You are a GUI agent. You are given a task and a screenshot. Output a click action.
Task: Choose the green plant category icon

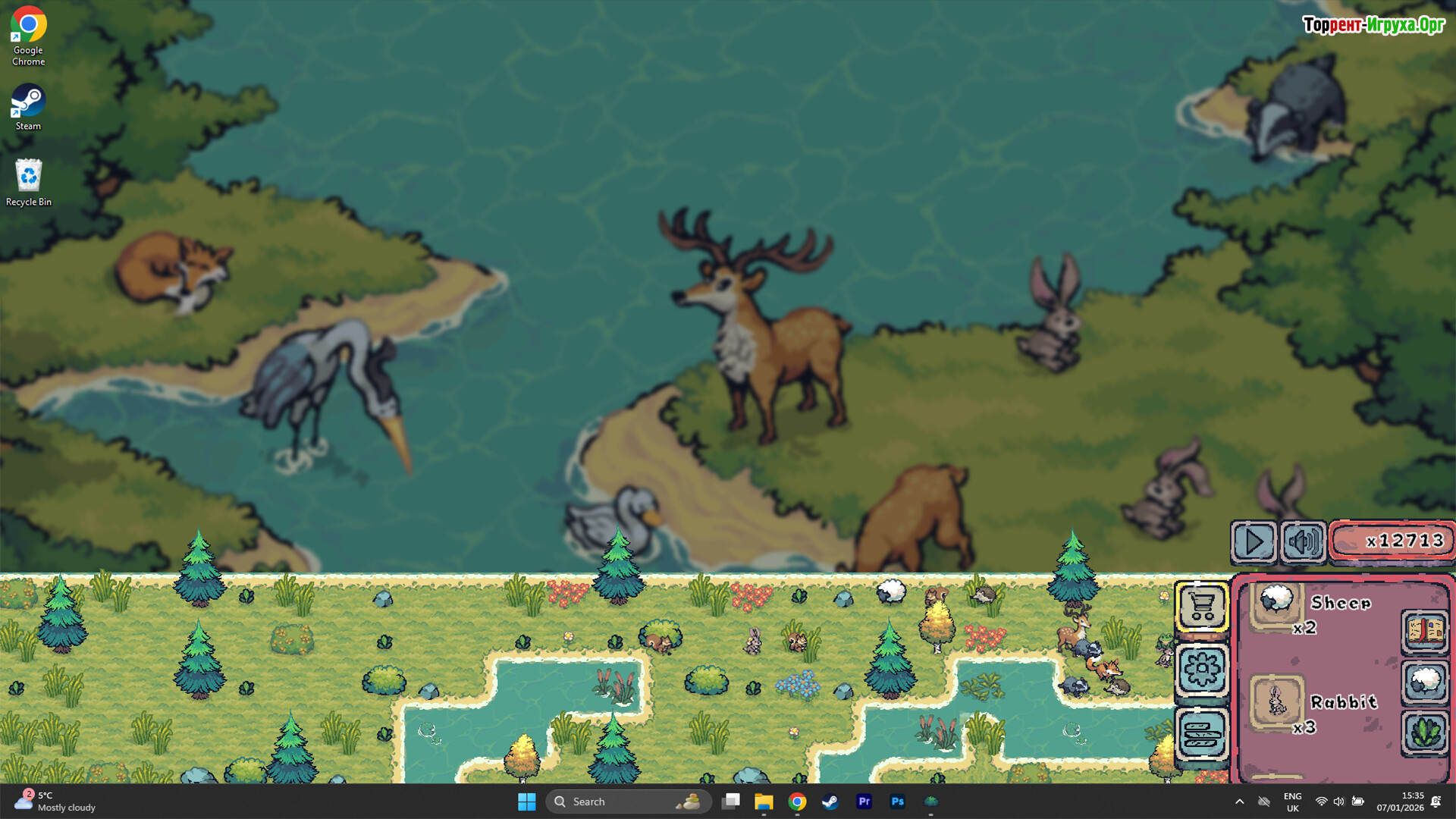pyautogui.click(x=1425, y=733)
